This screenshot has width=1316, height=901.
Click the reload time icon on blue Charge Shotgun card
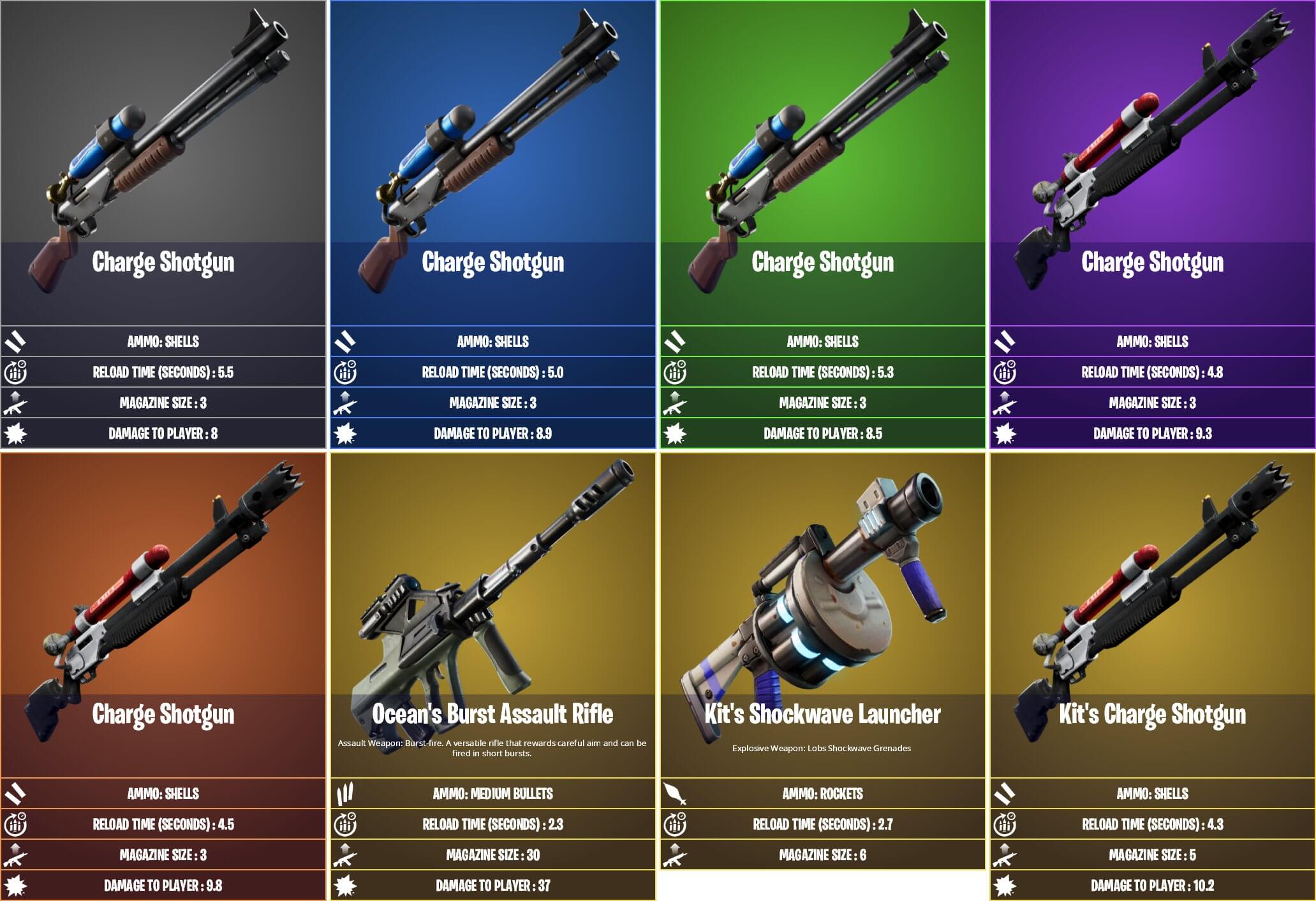(345, 372)
